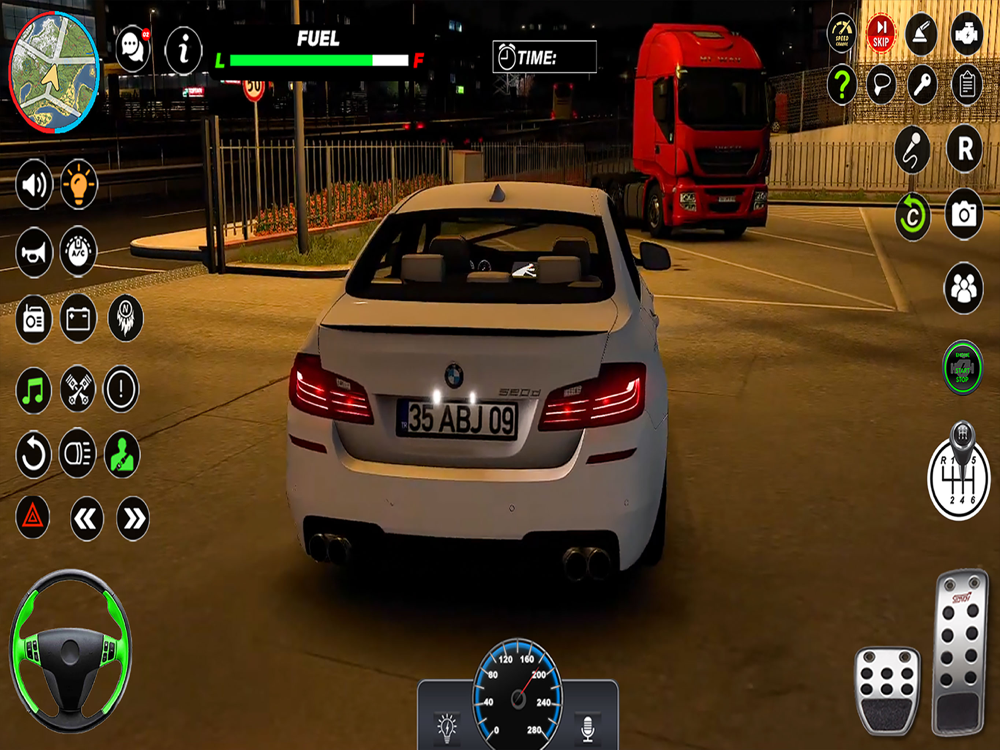Activate the red hazard lights
This screenshot has height=750, width=1000.
click(33, 517)
